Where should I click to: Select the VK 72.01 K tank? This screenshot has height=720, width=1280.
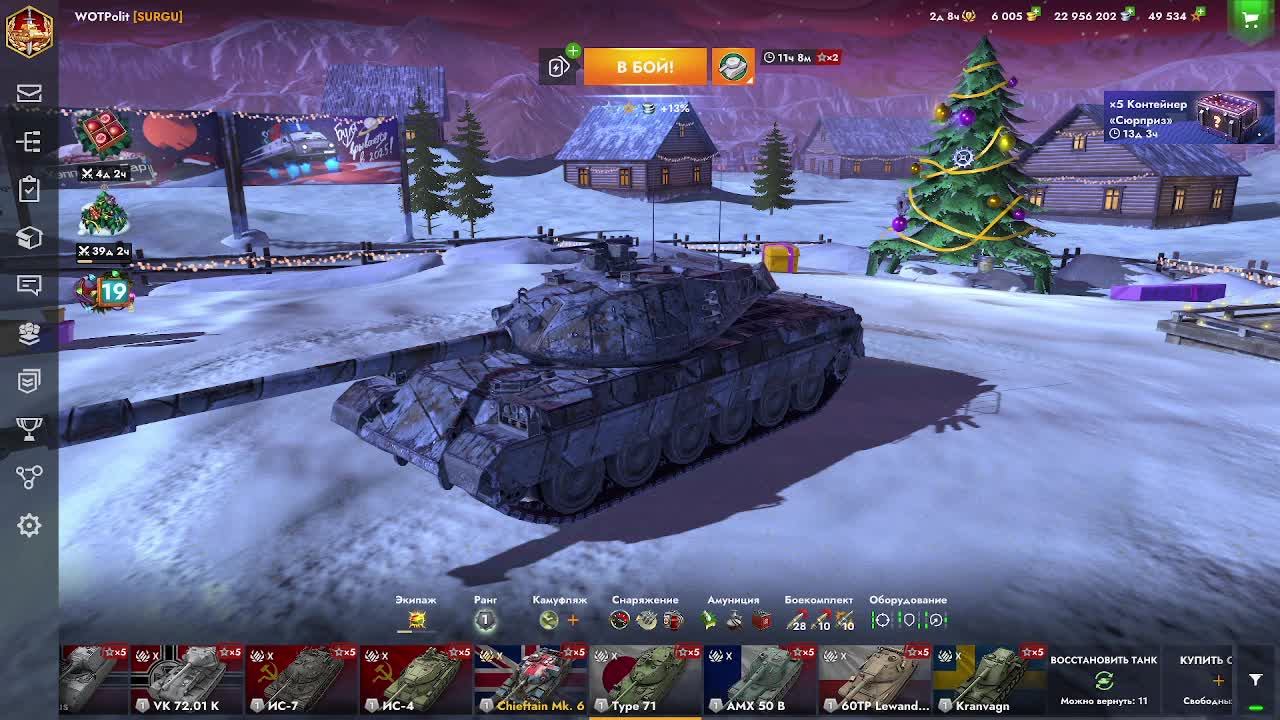coord(186,680)
